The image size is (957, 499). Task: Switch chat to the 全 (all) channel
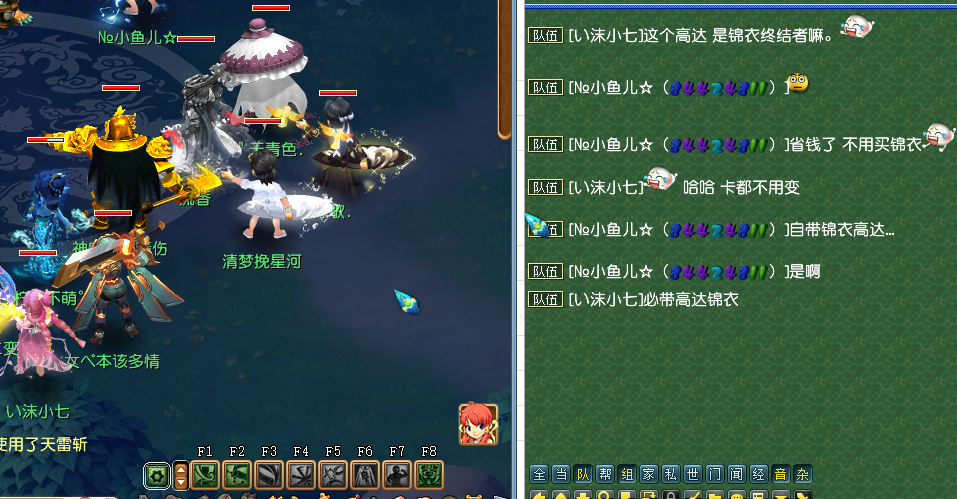click(539, 474)
